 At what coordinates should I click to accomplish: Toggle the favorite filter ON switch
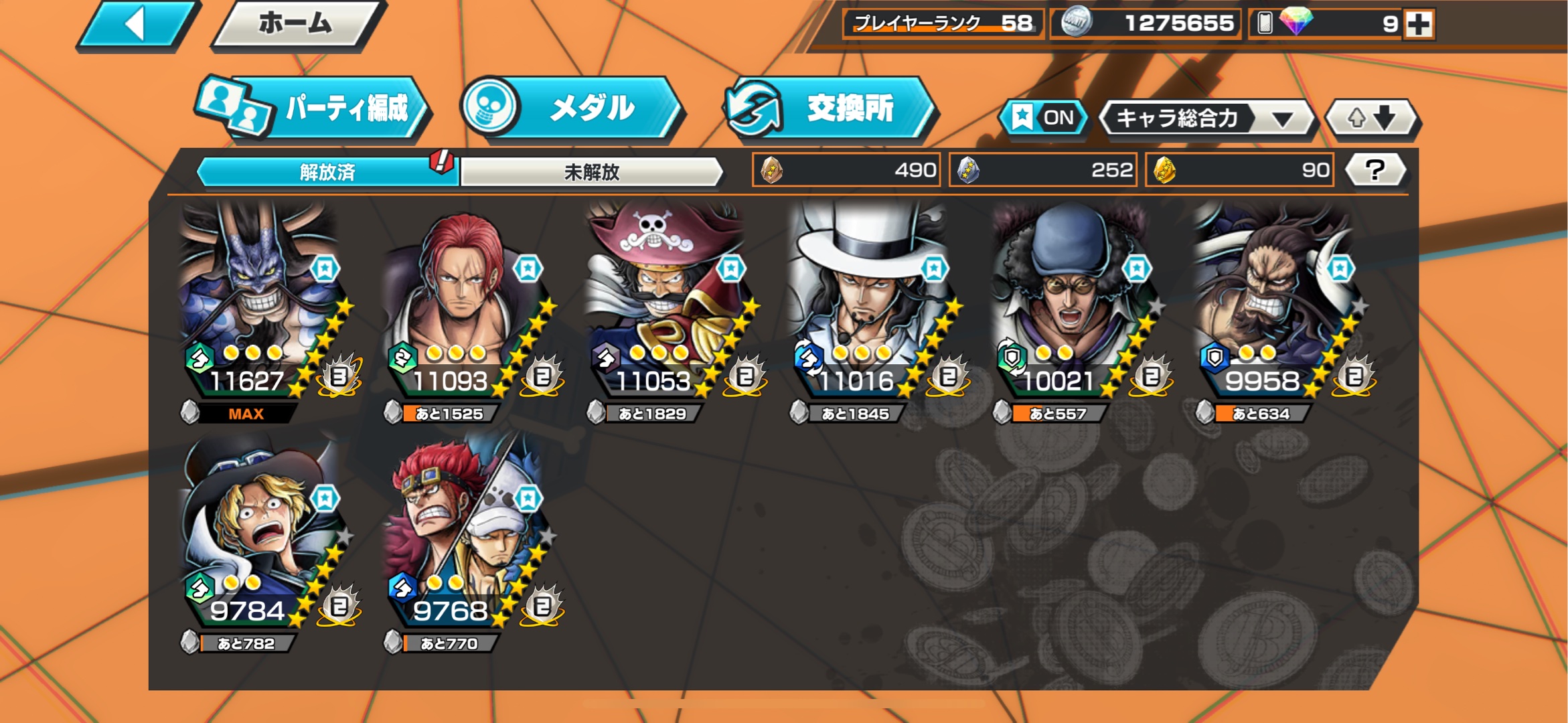[x=1042, y=118]
